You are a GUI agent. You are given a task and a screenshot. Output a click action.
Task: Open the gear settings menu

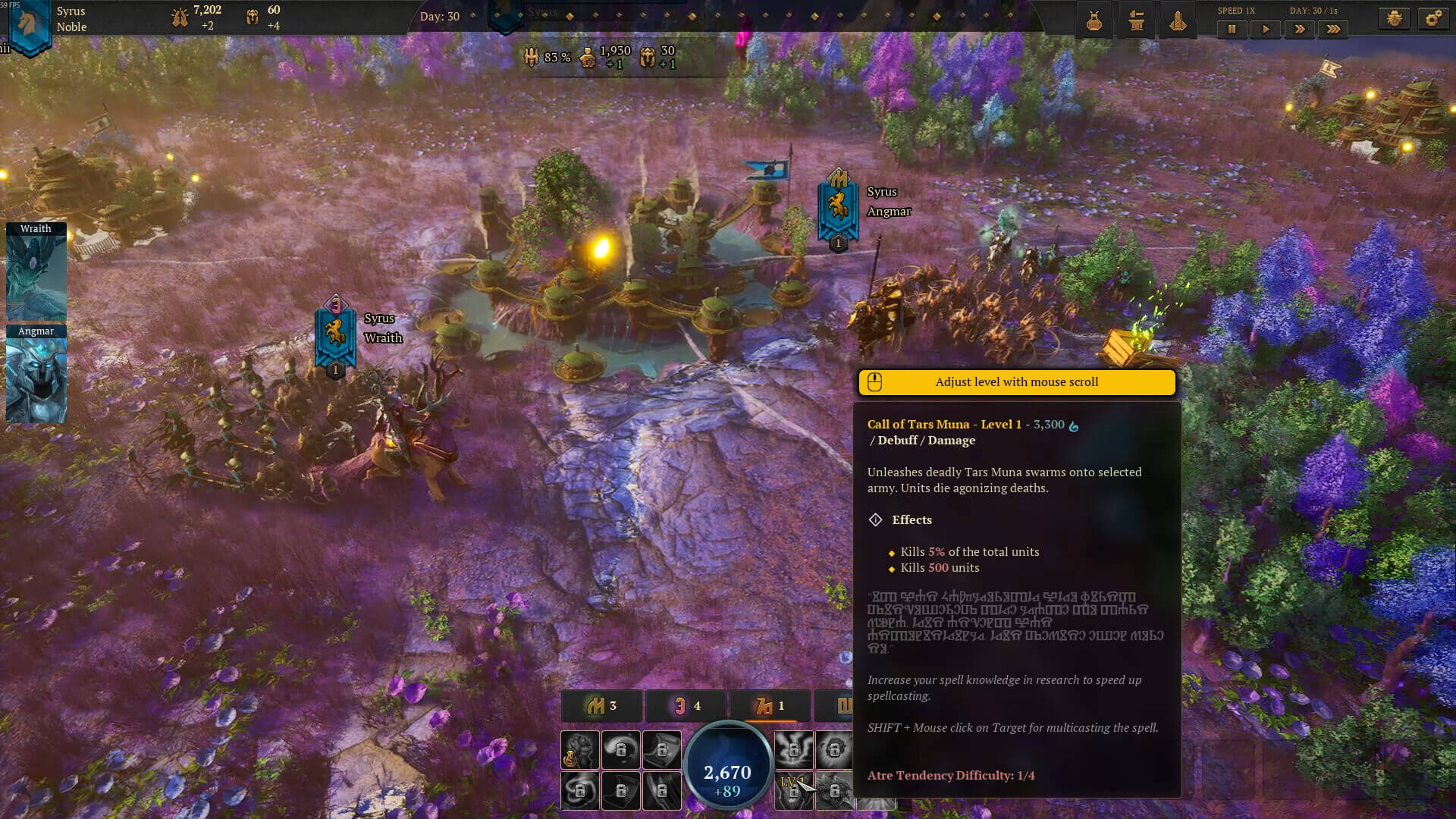[1432, 18]
